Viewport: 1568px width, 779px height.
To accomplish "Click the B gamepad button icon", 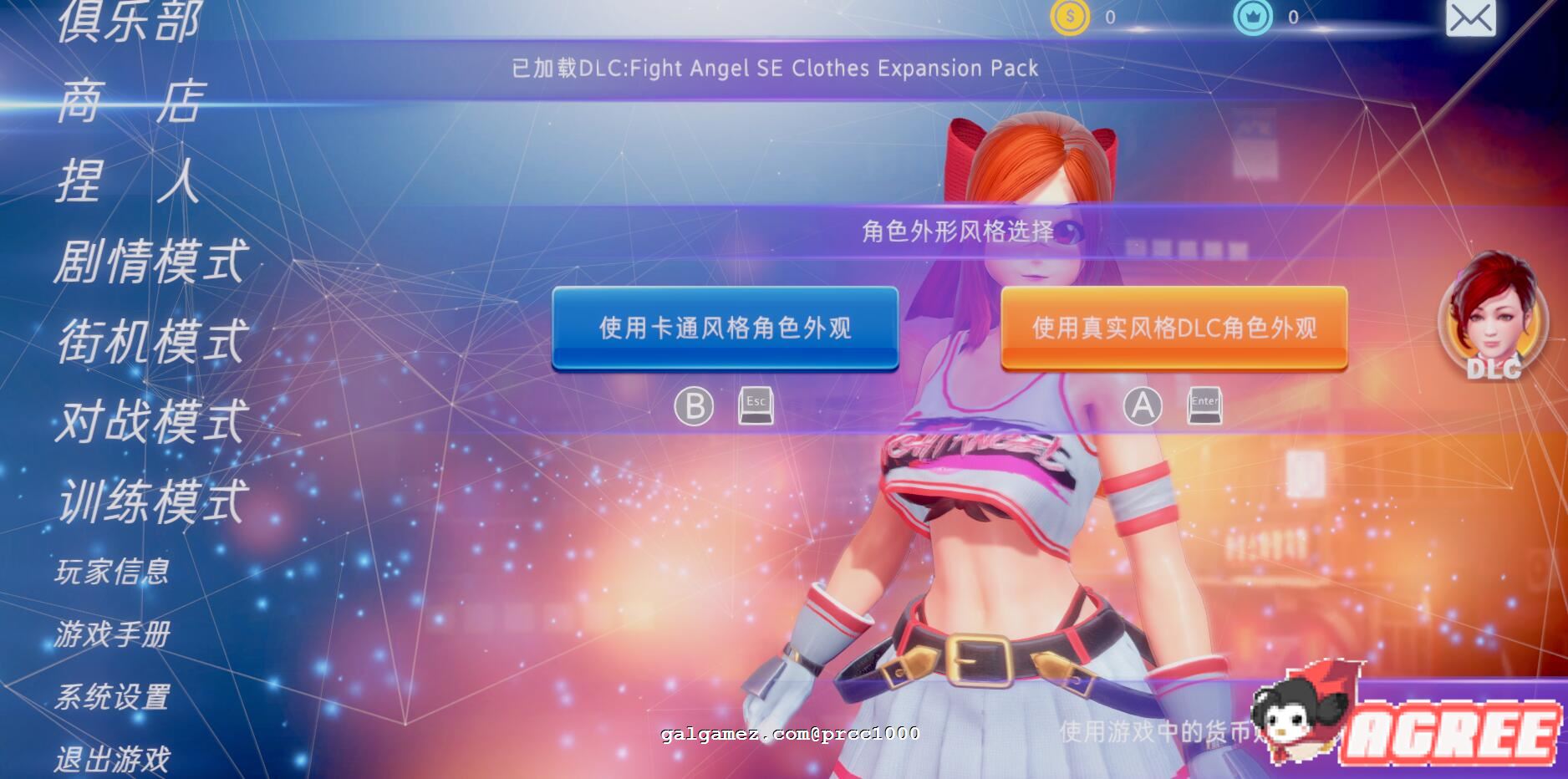I will (x=695, y=407).
